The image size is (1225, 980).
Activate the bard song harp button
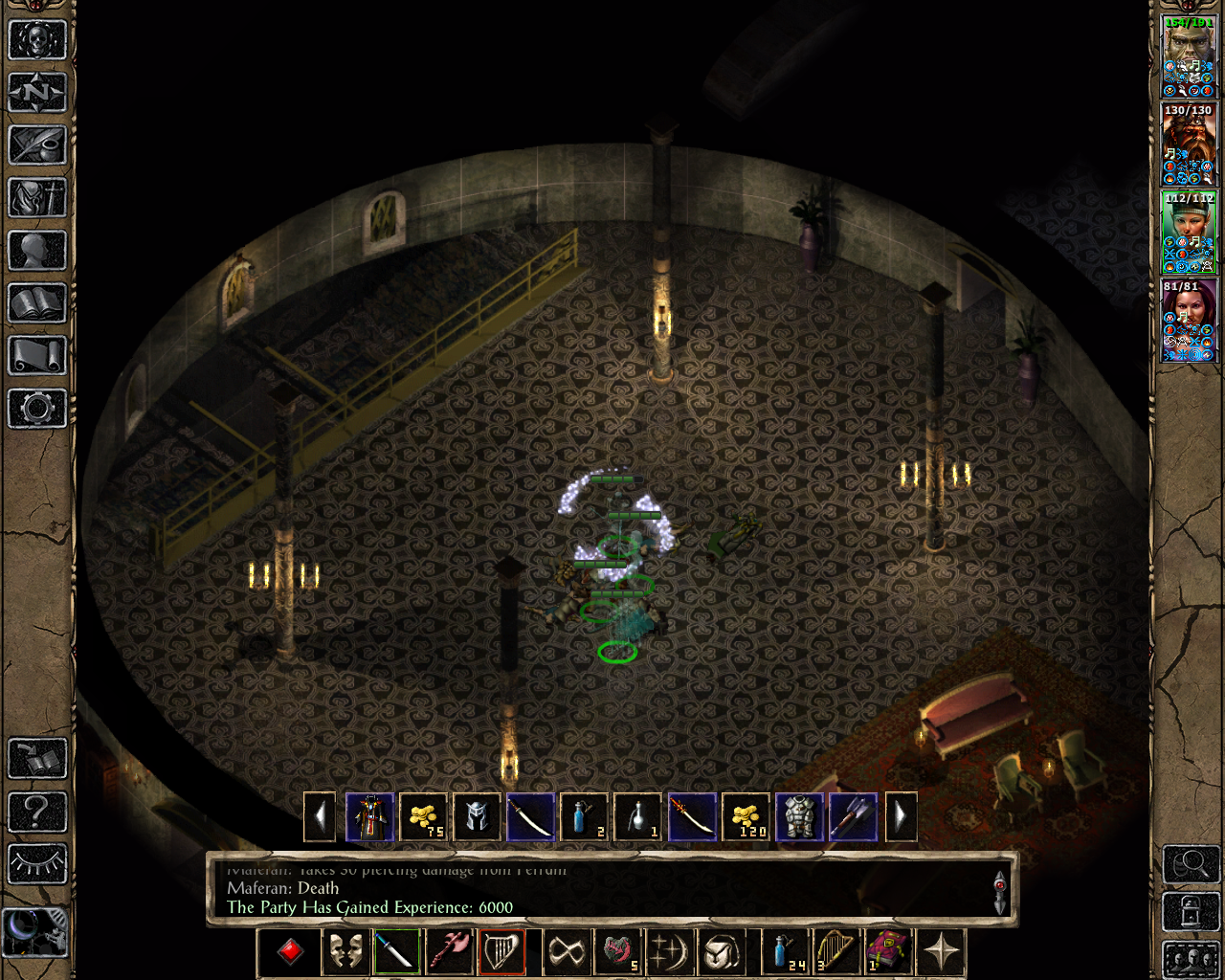pos(501,952)
